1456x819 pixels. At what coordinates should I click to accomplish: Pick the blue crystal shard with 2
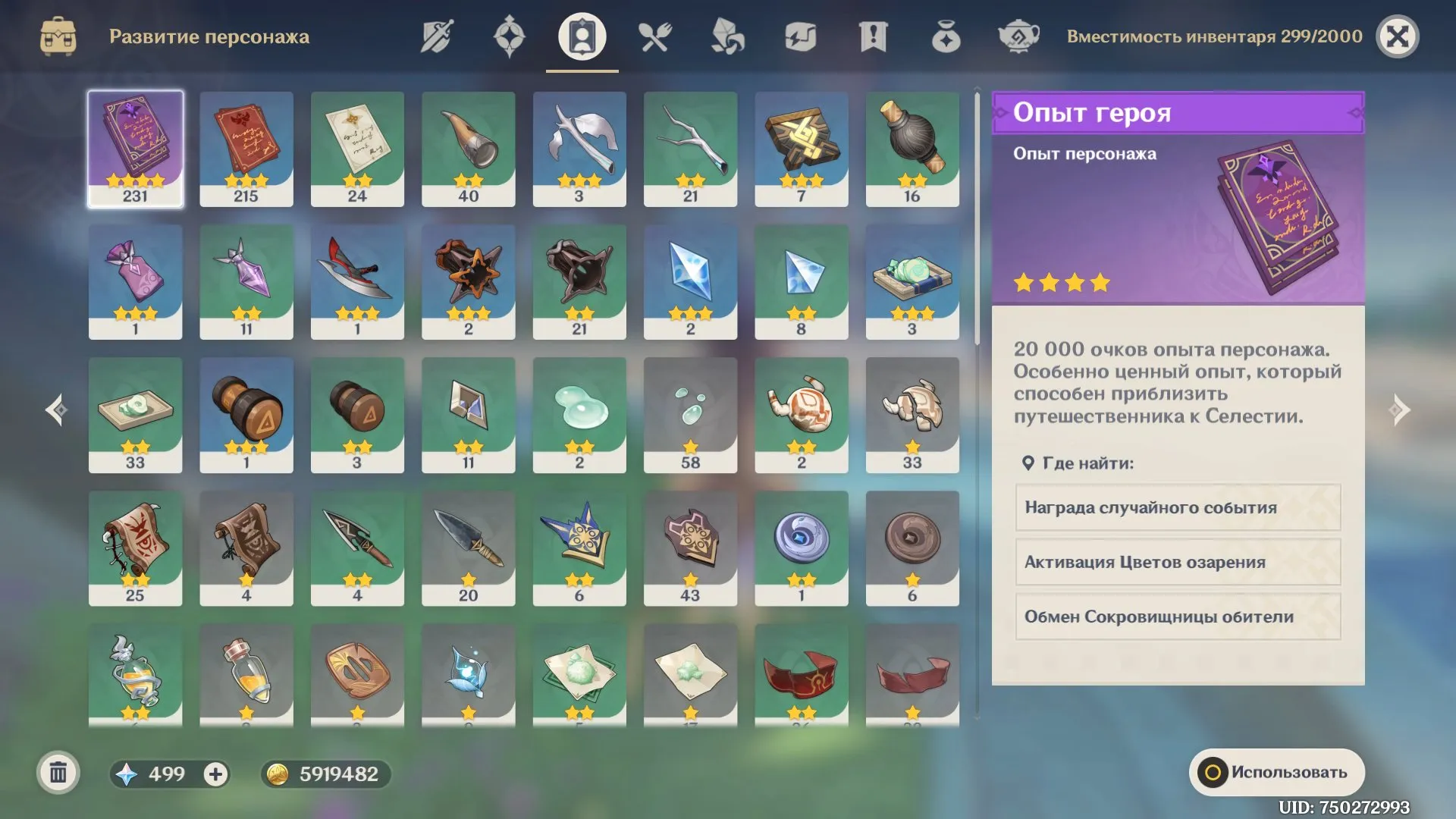click(x=690, y=281)
